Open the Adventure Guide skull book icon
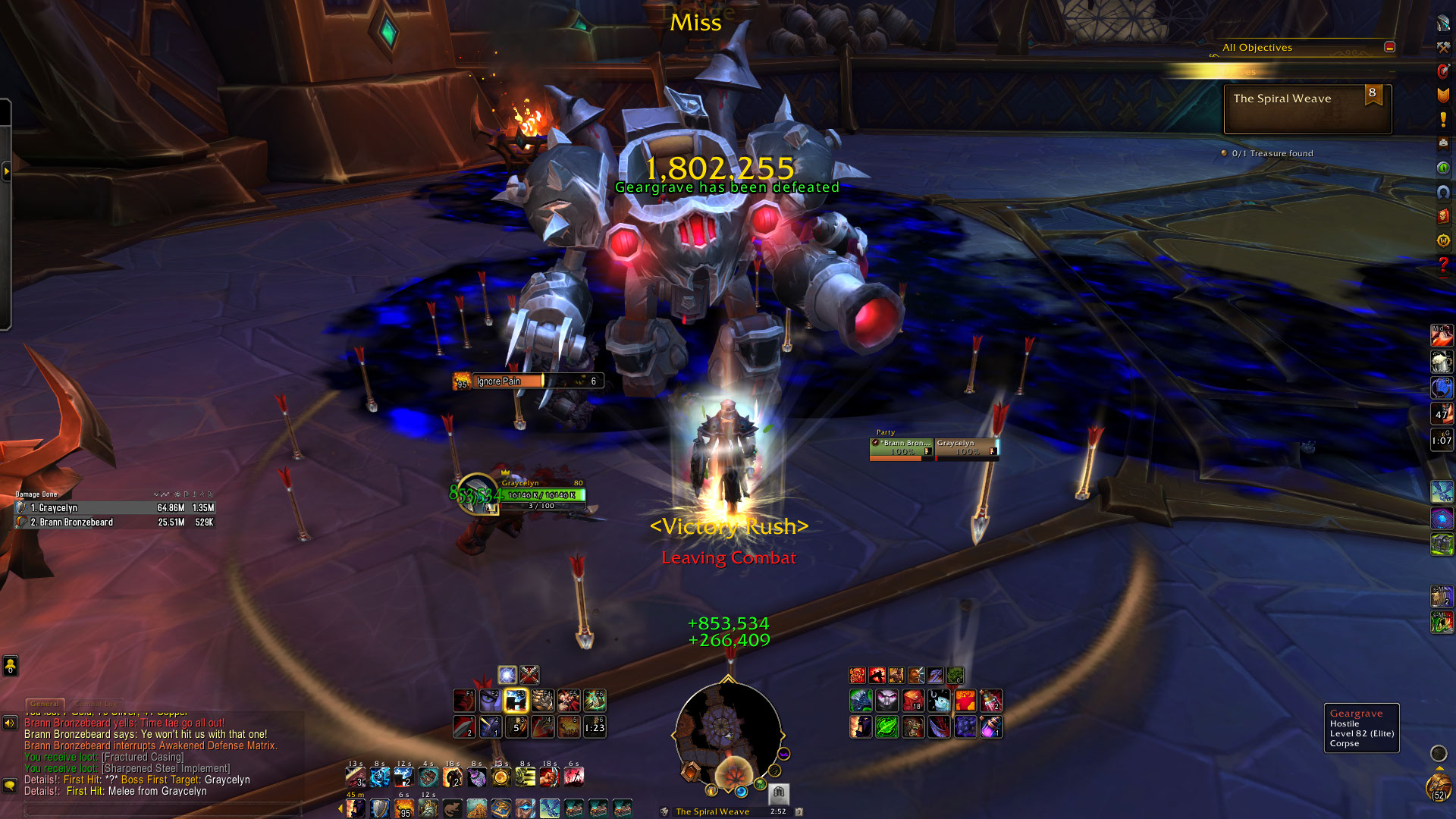The height and width of the screenshot is (819, 1456). pyautogui.click(x=1443, y=216)
